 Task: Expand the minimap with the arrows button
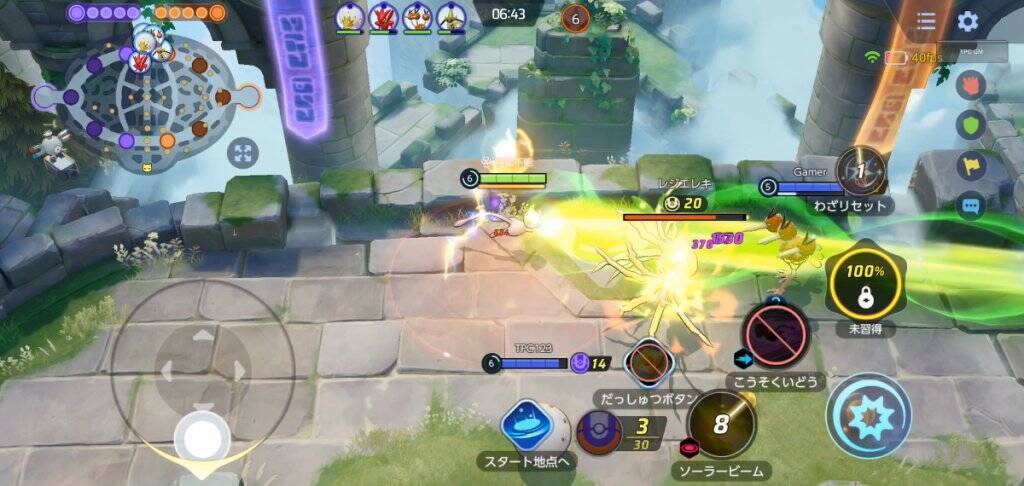[x=243, y=153]
